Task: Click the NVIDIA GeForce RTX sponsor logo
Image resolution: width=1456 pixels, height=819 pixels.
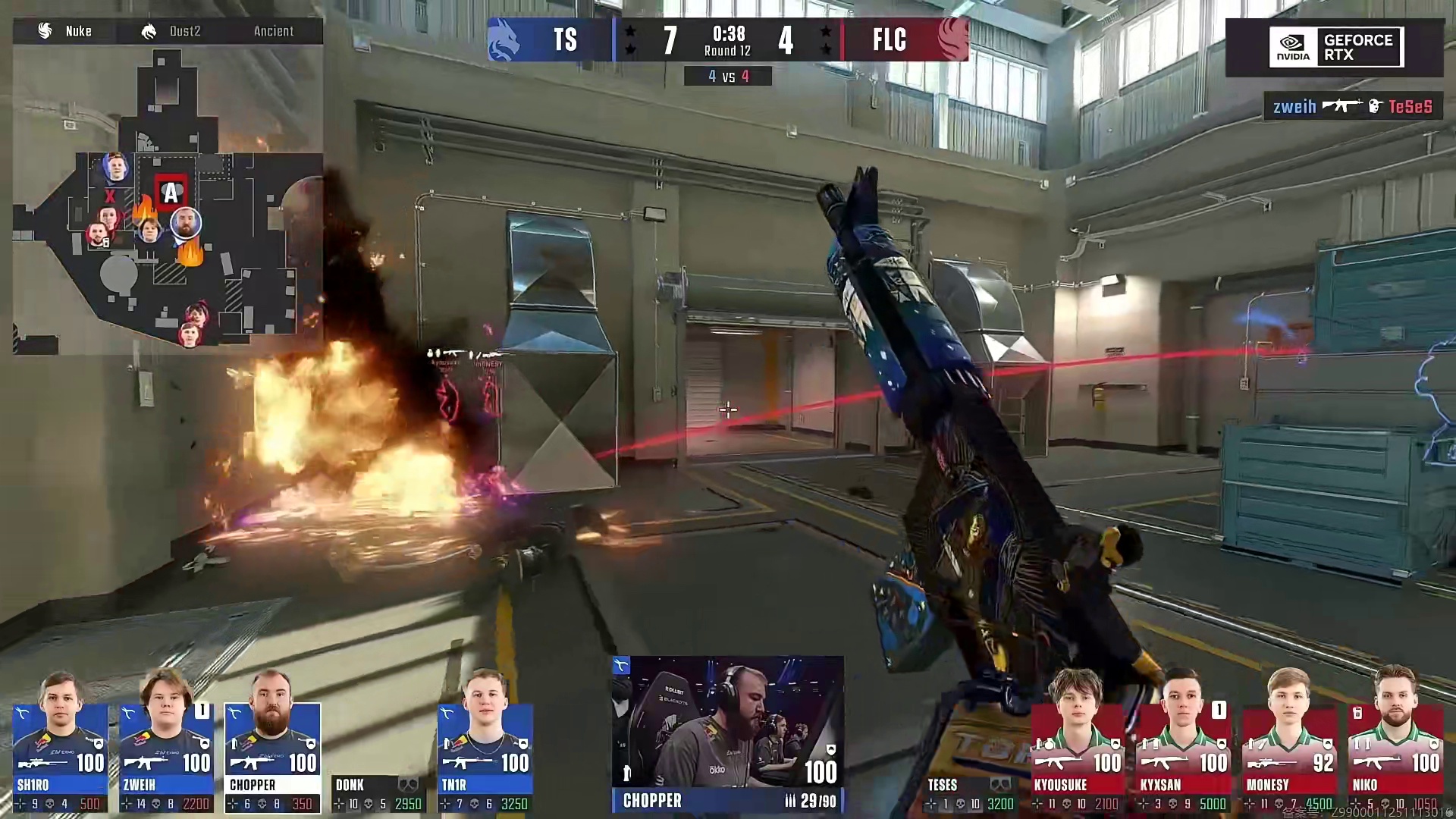Action: point(1335,47)
